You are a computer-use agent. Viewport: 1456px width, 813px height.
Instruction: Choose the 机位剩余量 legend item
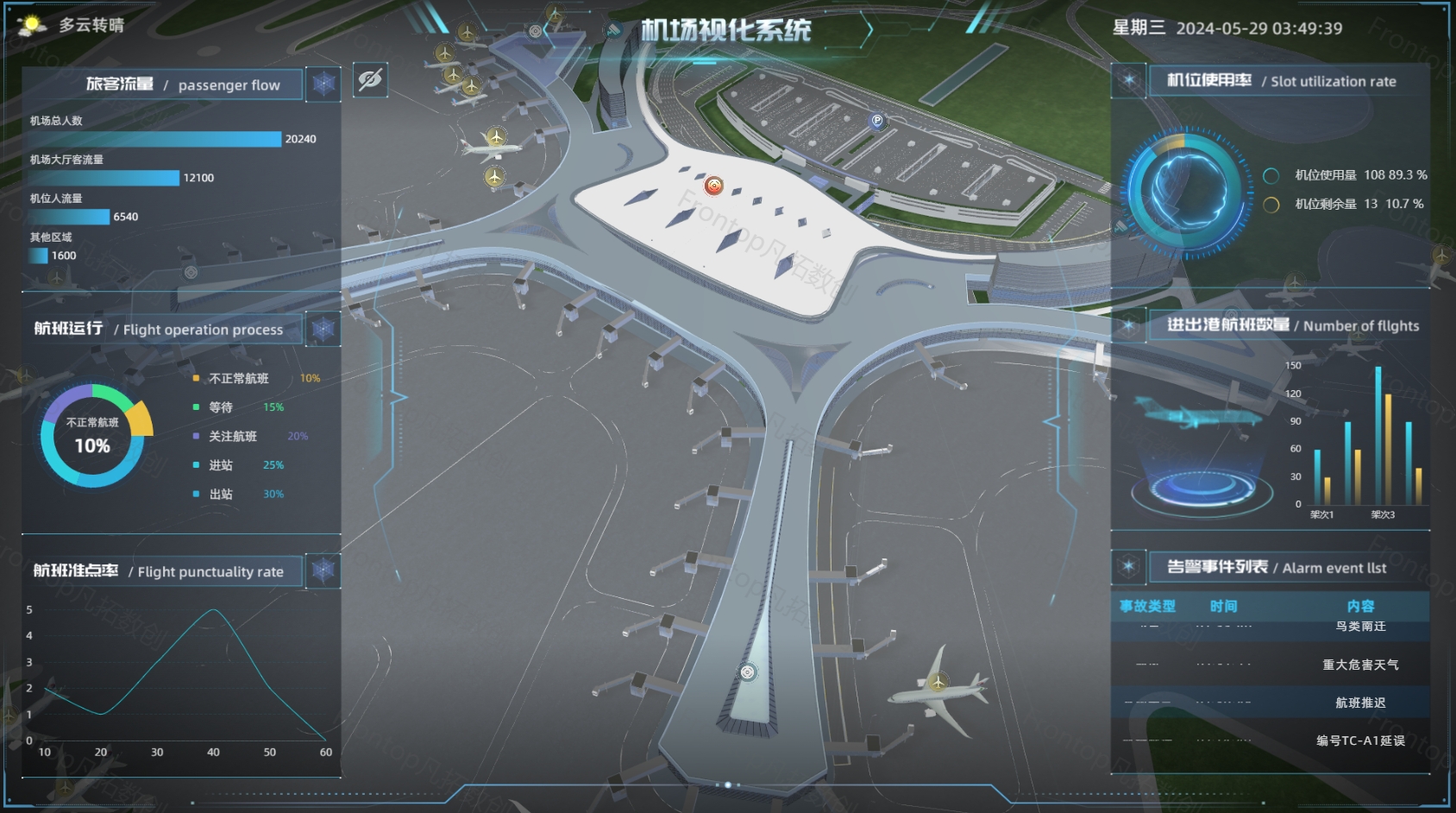(1325, 204)
